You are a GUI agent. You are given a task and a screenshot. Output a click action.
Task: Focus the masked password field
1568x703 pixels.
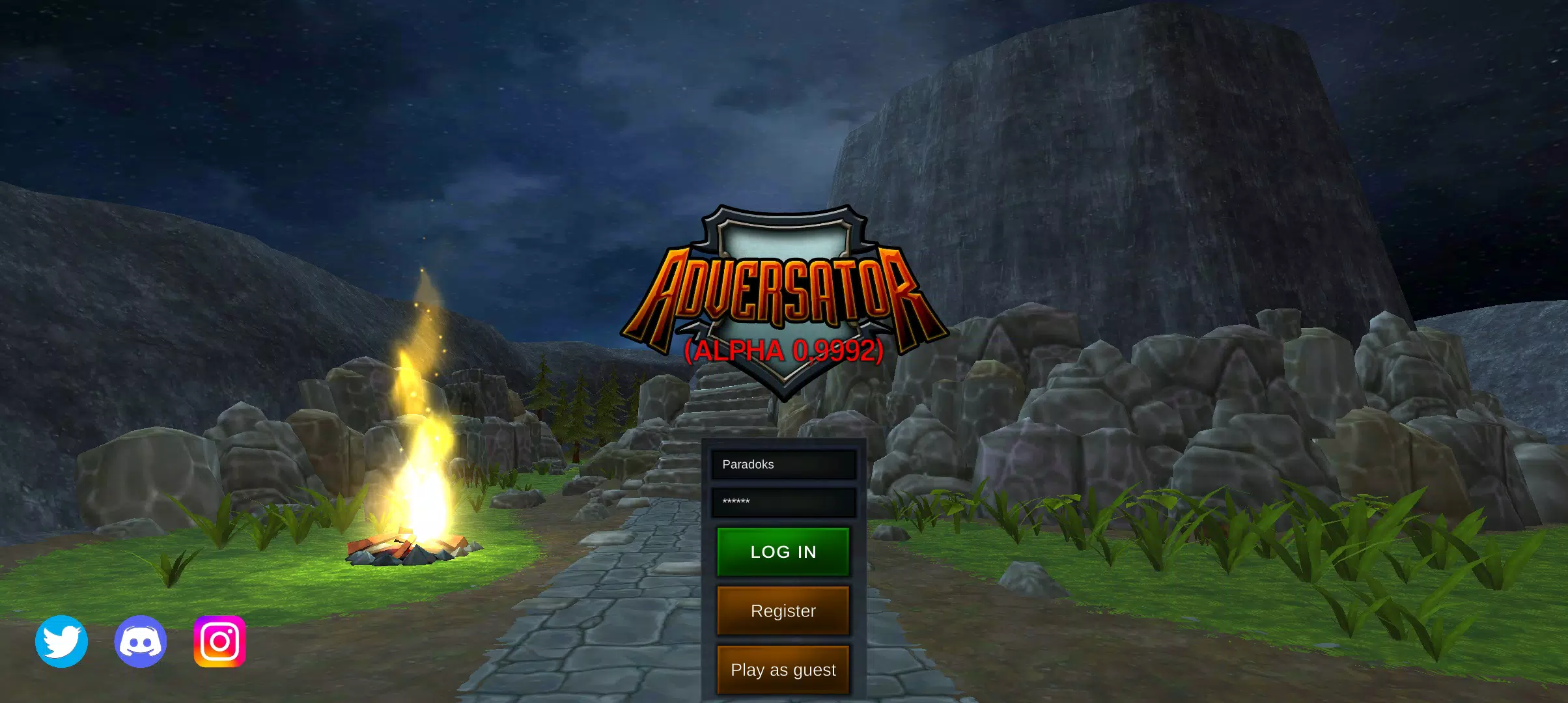tap(783, 501)
